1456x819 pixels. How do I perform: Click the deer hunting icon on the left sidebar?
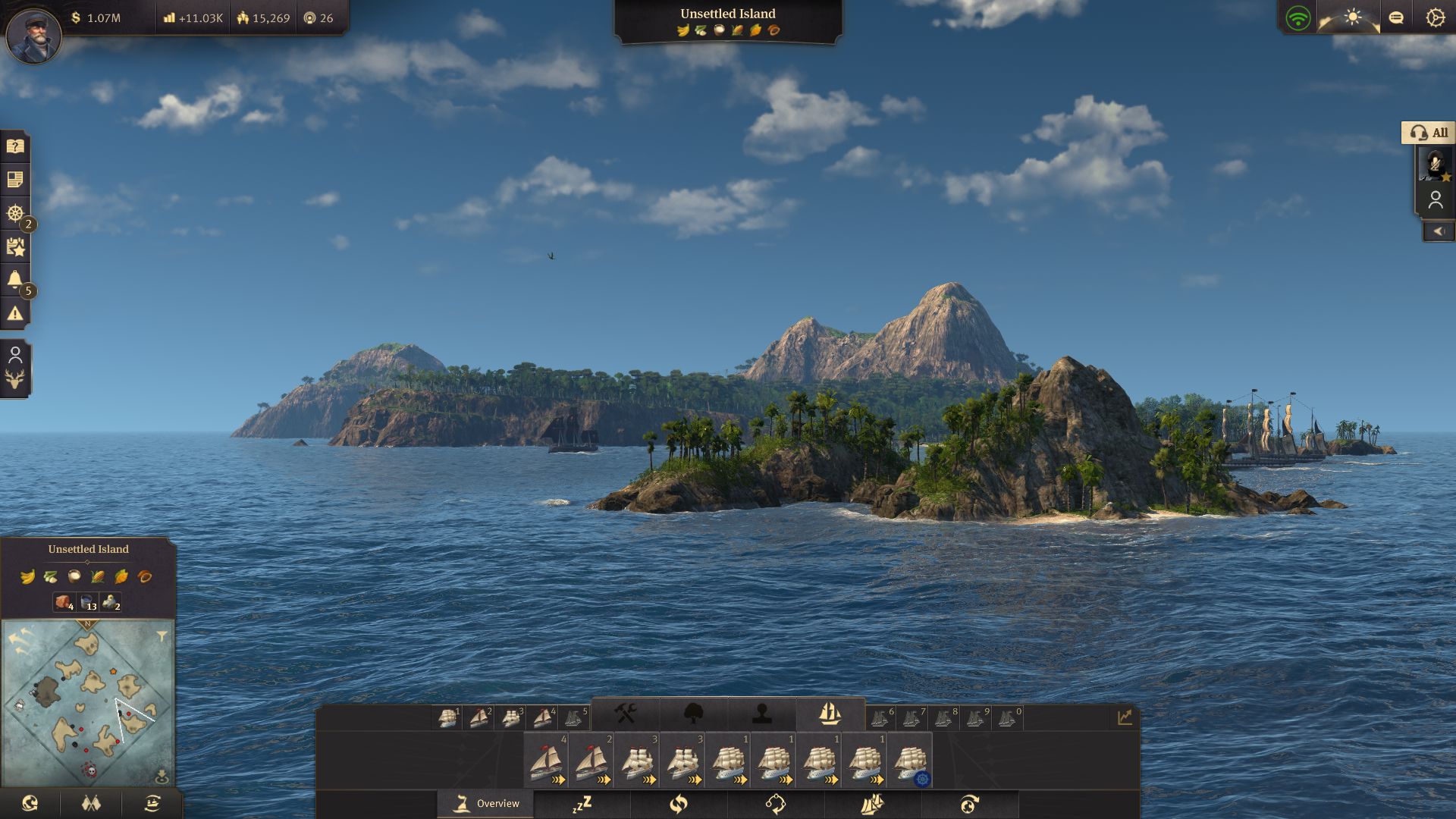(x=16, y=378)
